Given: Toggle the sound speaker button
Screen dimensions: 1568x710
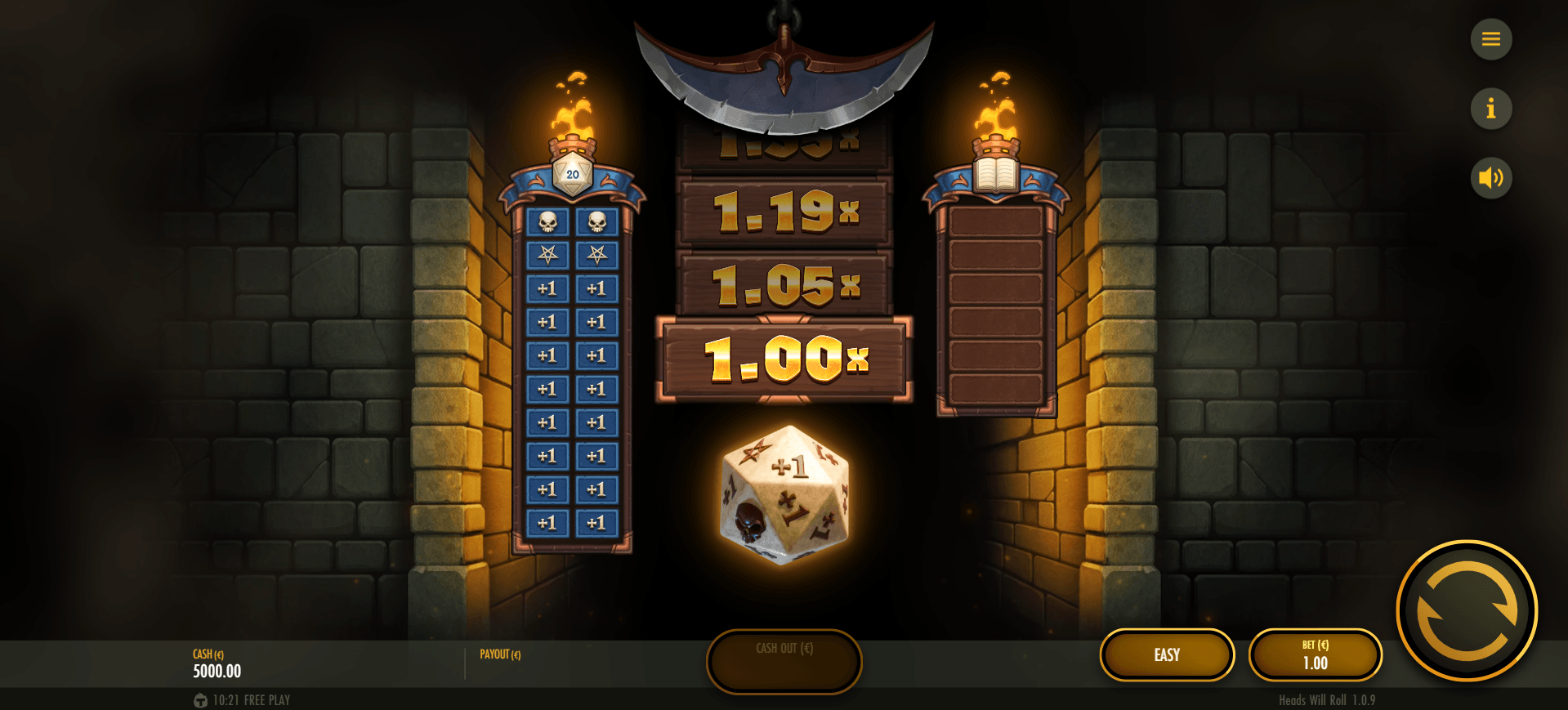Looking at the screenshot, I should point(1490,178).
